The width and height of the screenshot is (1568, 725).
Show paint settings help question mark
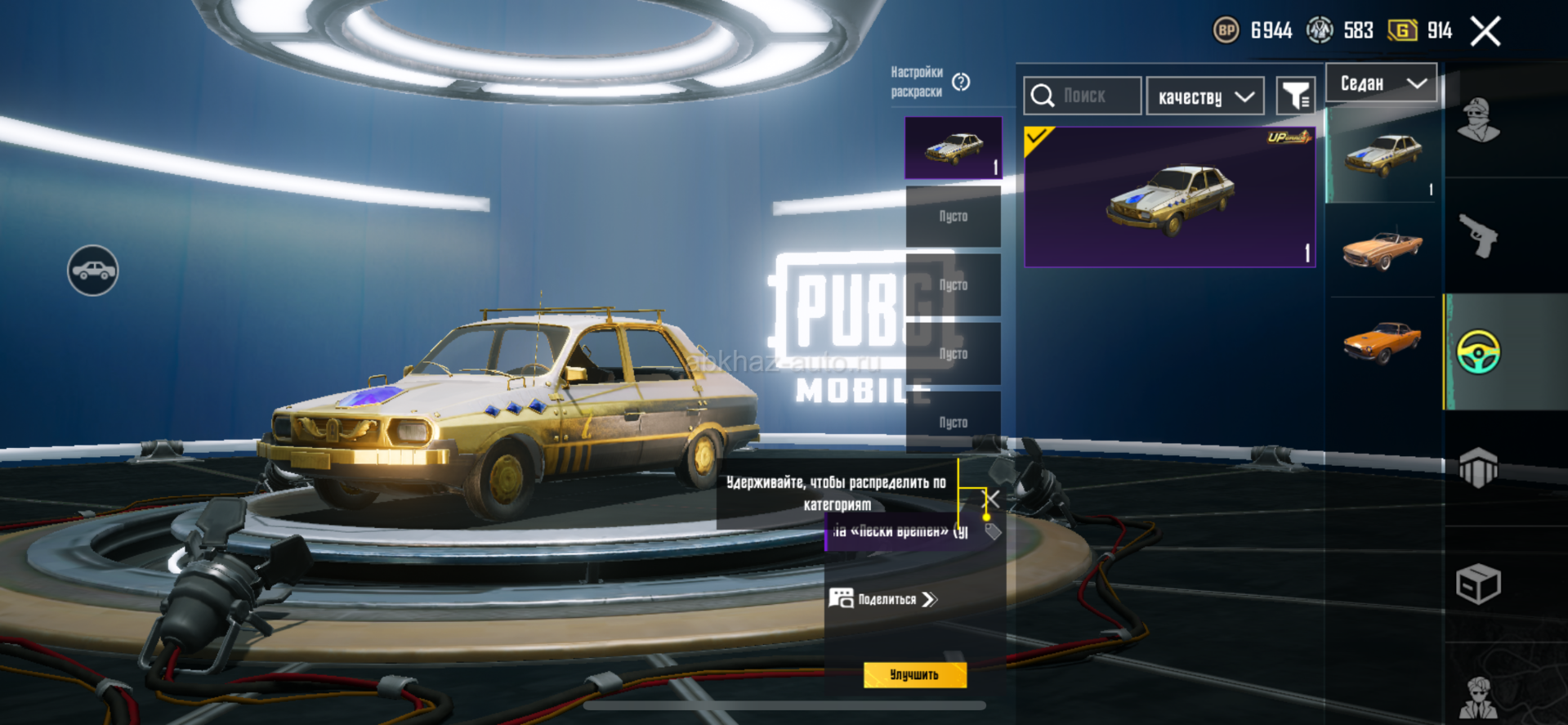961,82
